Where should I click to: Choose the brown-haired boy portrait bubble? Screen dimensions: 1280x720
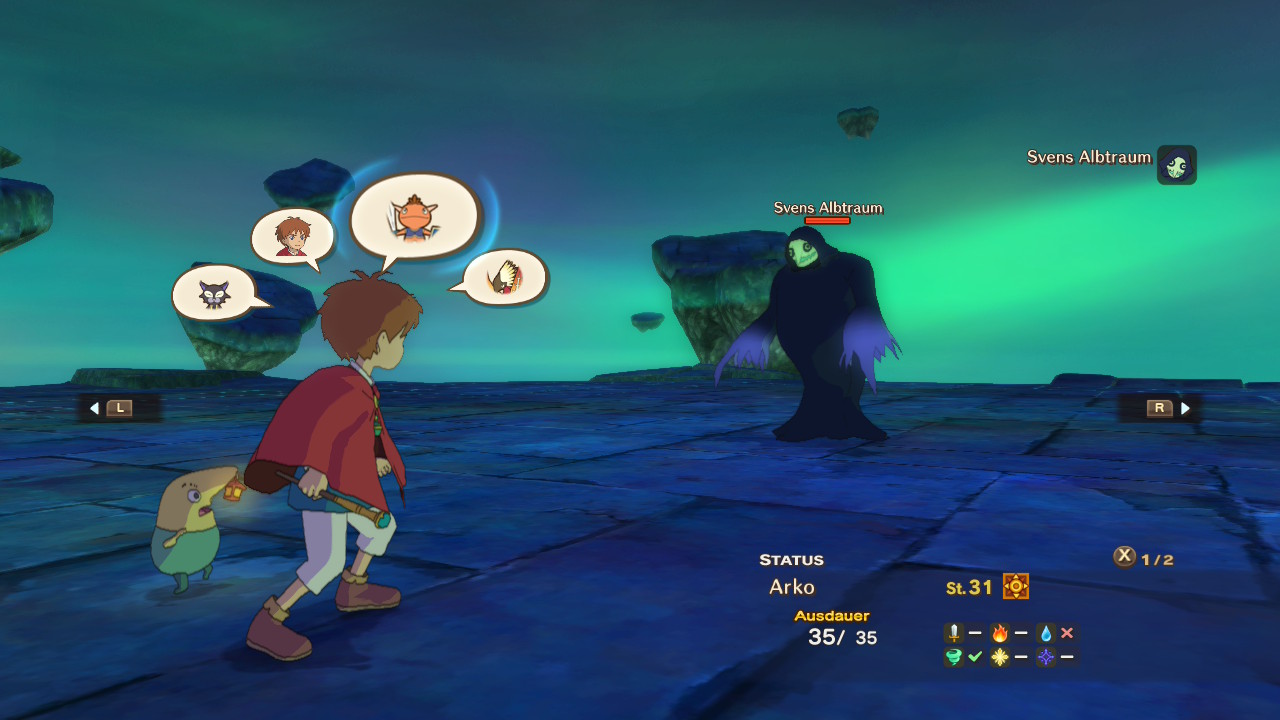(x=291, y=236)
